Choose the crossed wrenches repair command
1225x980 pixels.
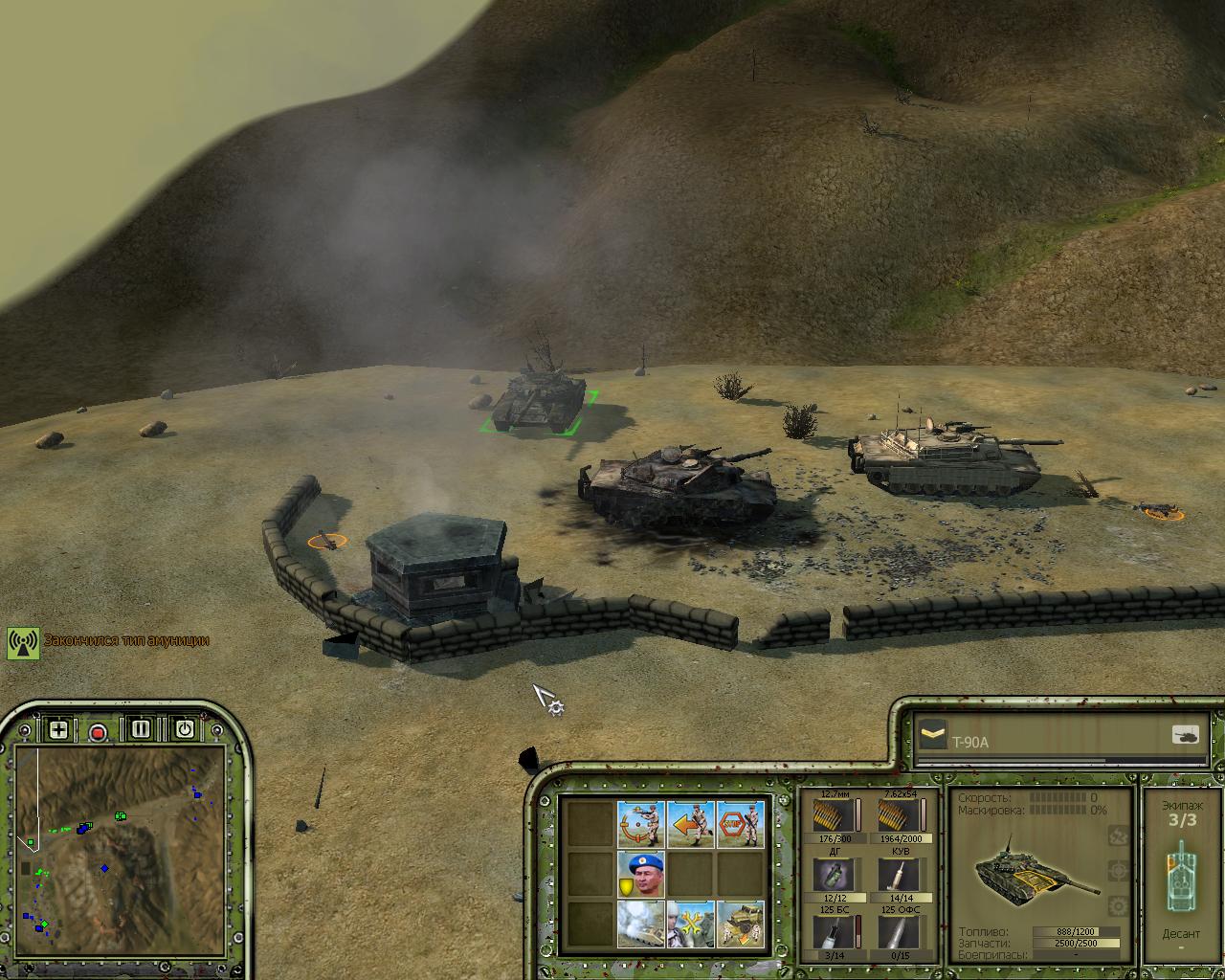[x=691, y=924]
